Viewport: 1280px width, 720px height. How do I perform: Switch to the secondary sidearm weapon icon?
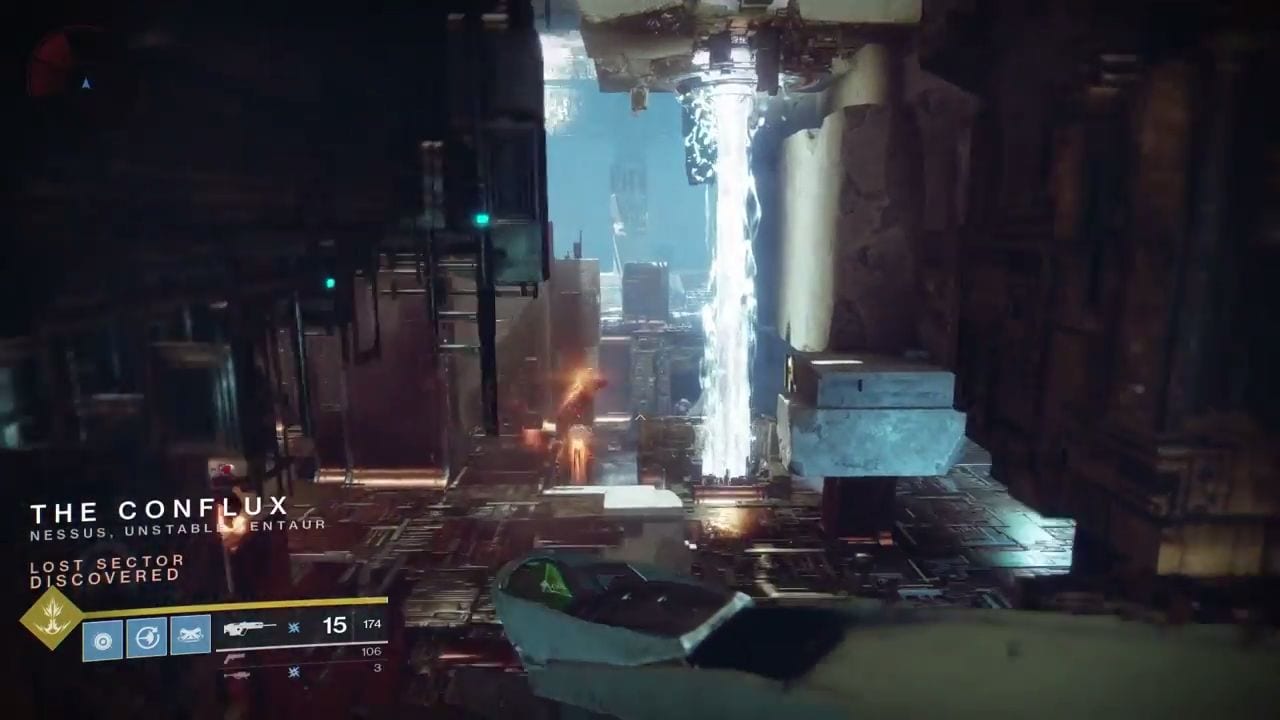pos(236,656)
